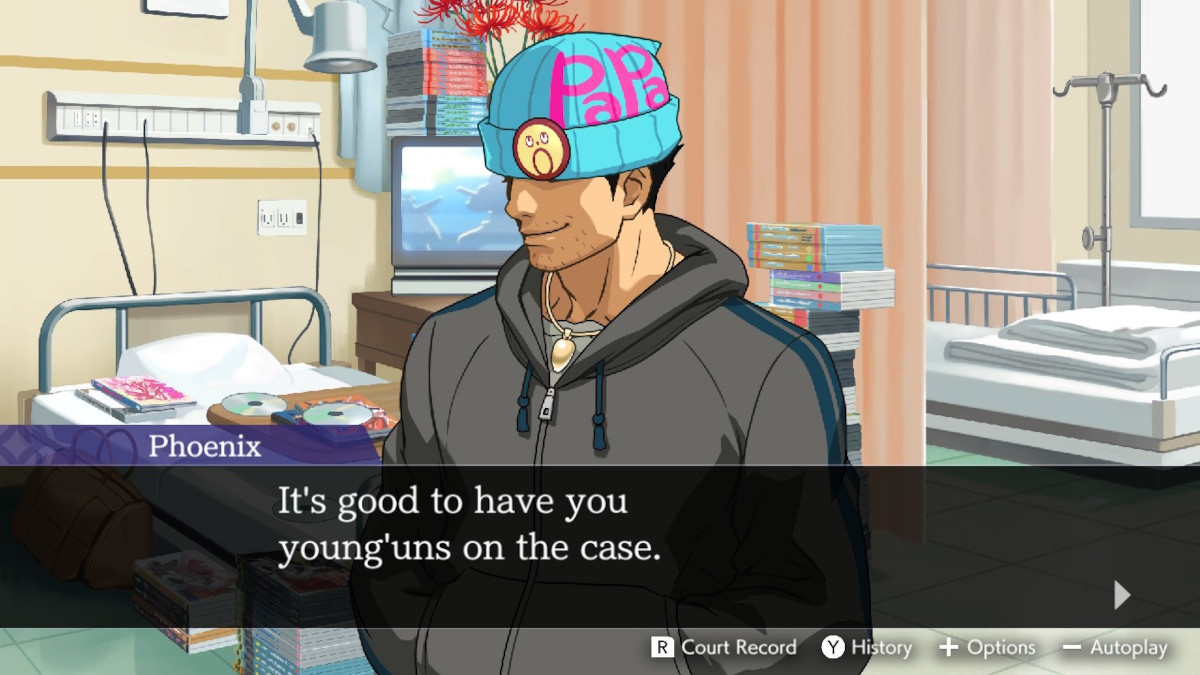1200x675 pixels.
Task: Open the Court Record
Action: coord(724,647)
